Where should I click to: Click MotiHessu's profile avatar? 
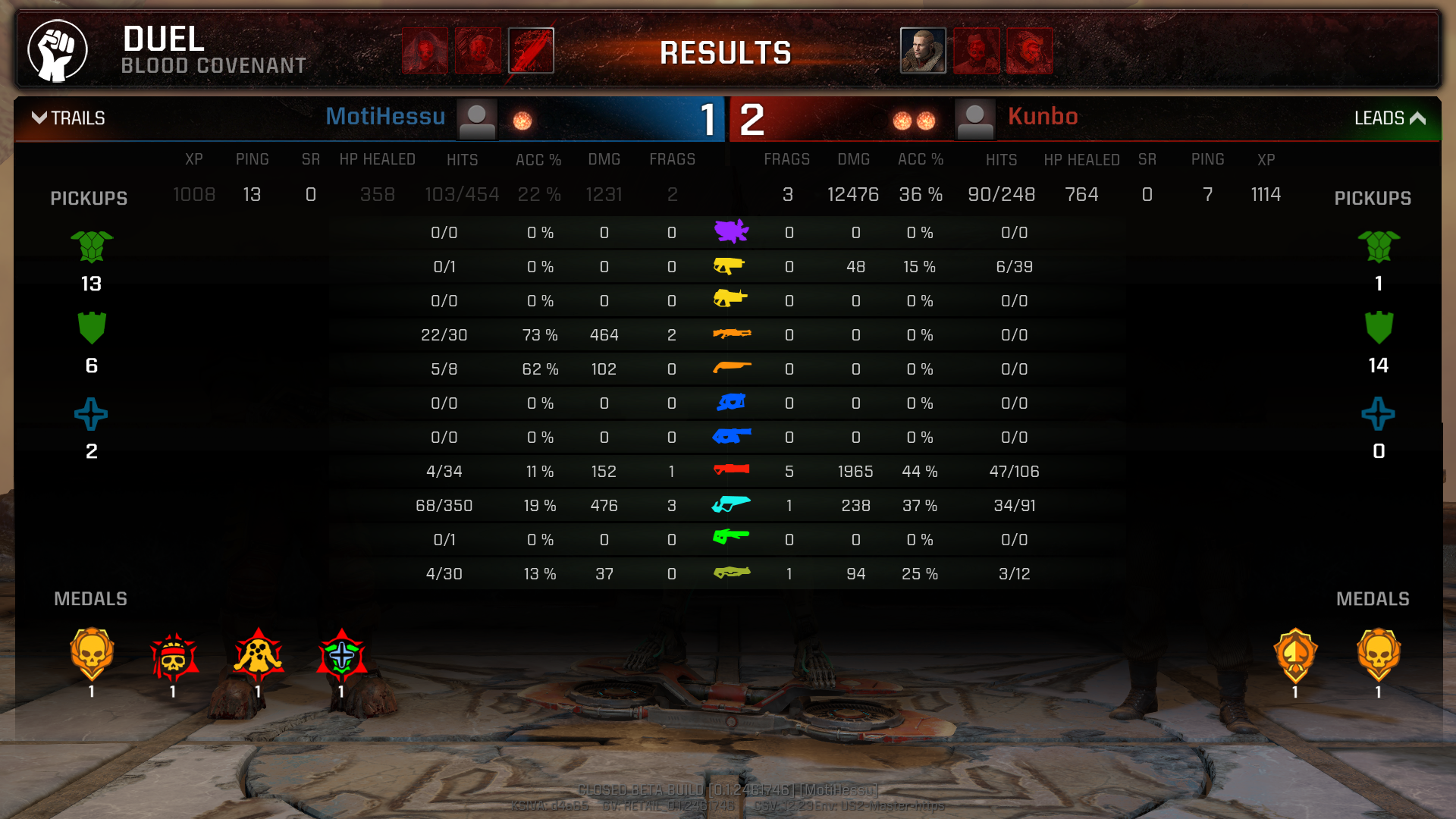pos(477,120)
